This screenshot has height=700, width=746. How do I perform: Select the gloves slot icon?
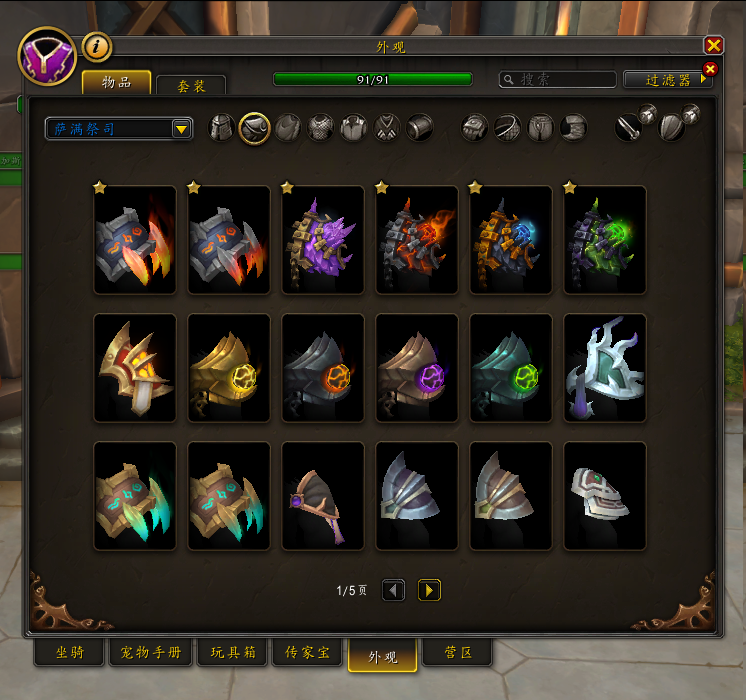click(x=475, y=128)
